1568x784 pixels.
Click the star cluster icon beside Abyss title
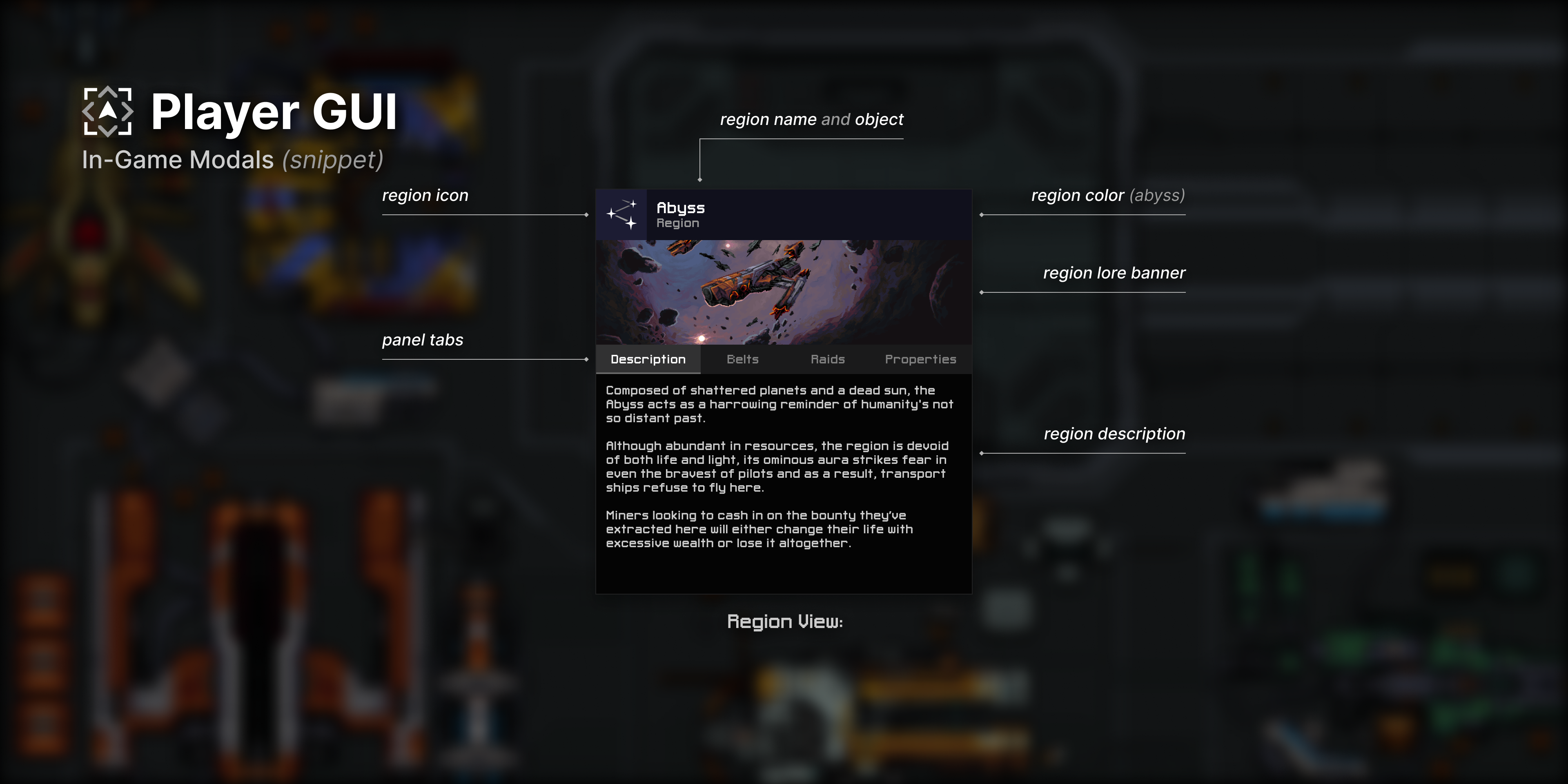click(x=621, y=214)
